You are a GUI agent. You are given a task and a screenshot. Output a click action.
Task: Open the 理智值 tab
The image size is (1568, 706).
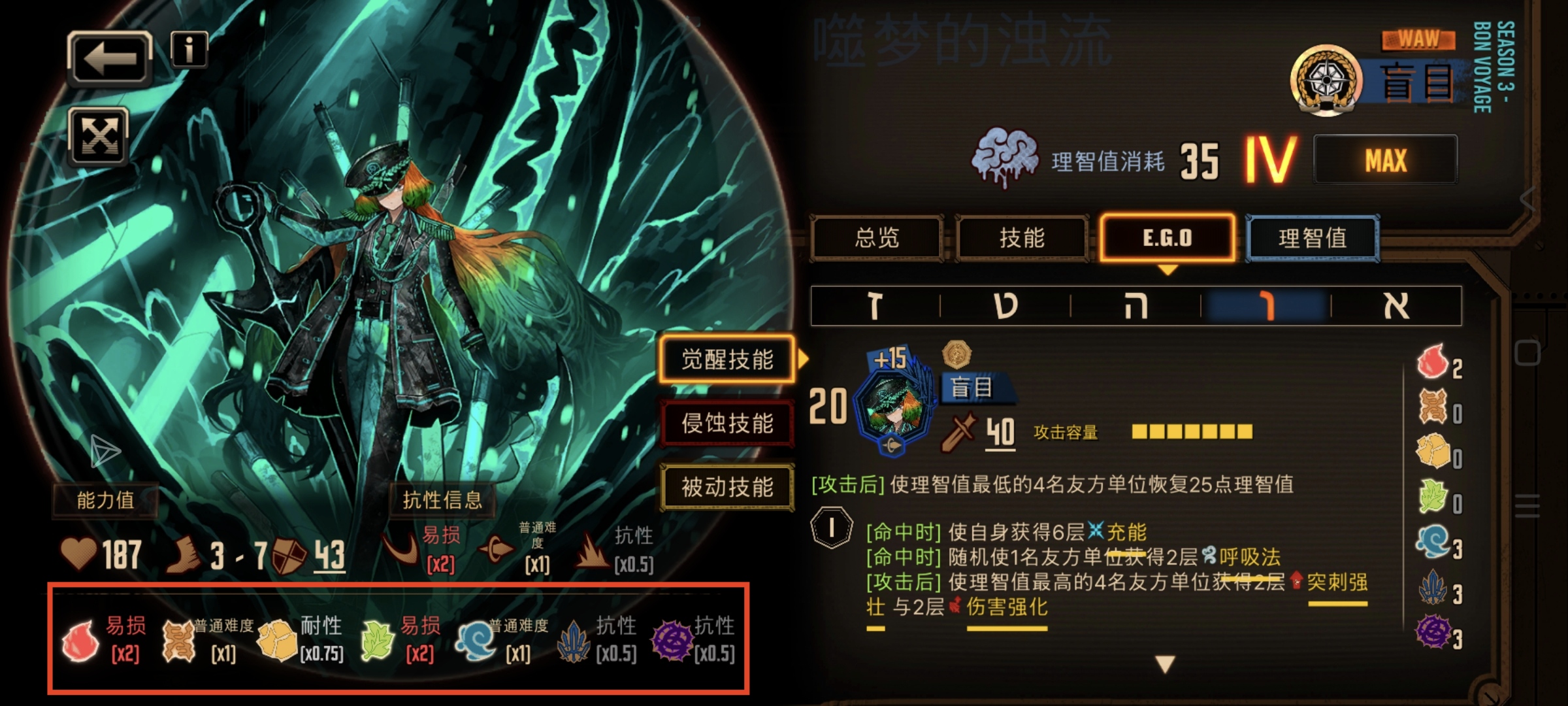point(1313,238)
